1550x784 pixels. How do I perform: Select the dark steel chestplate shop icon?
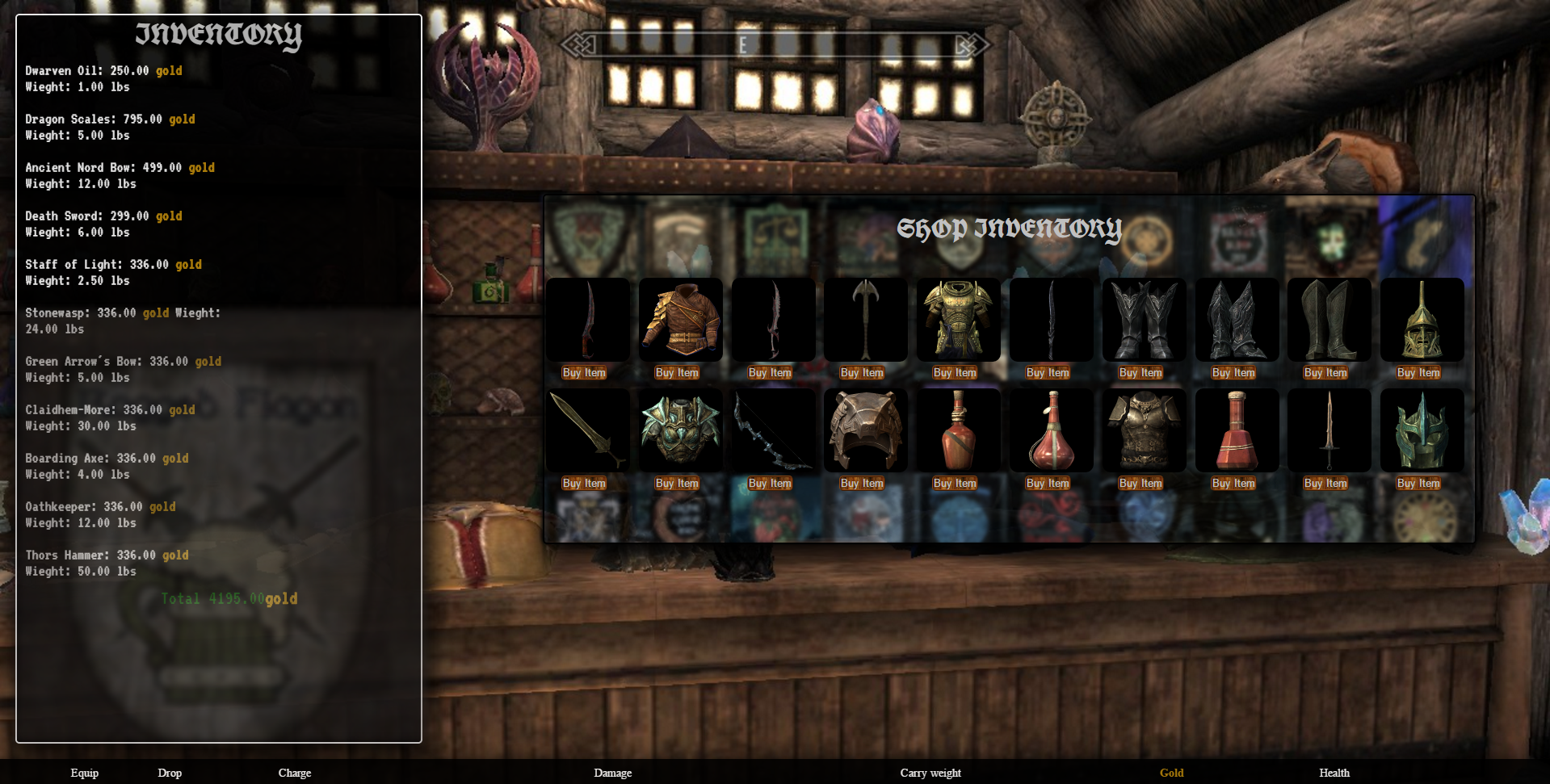[x=1144, y=430]
